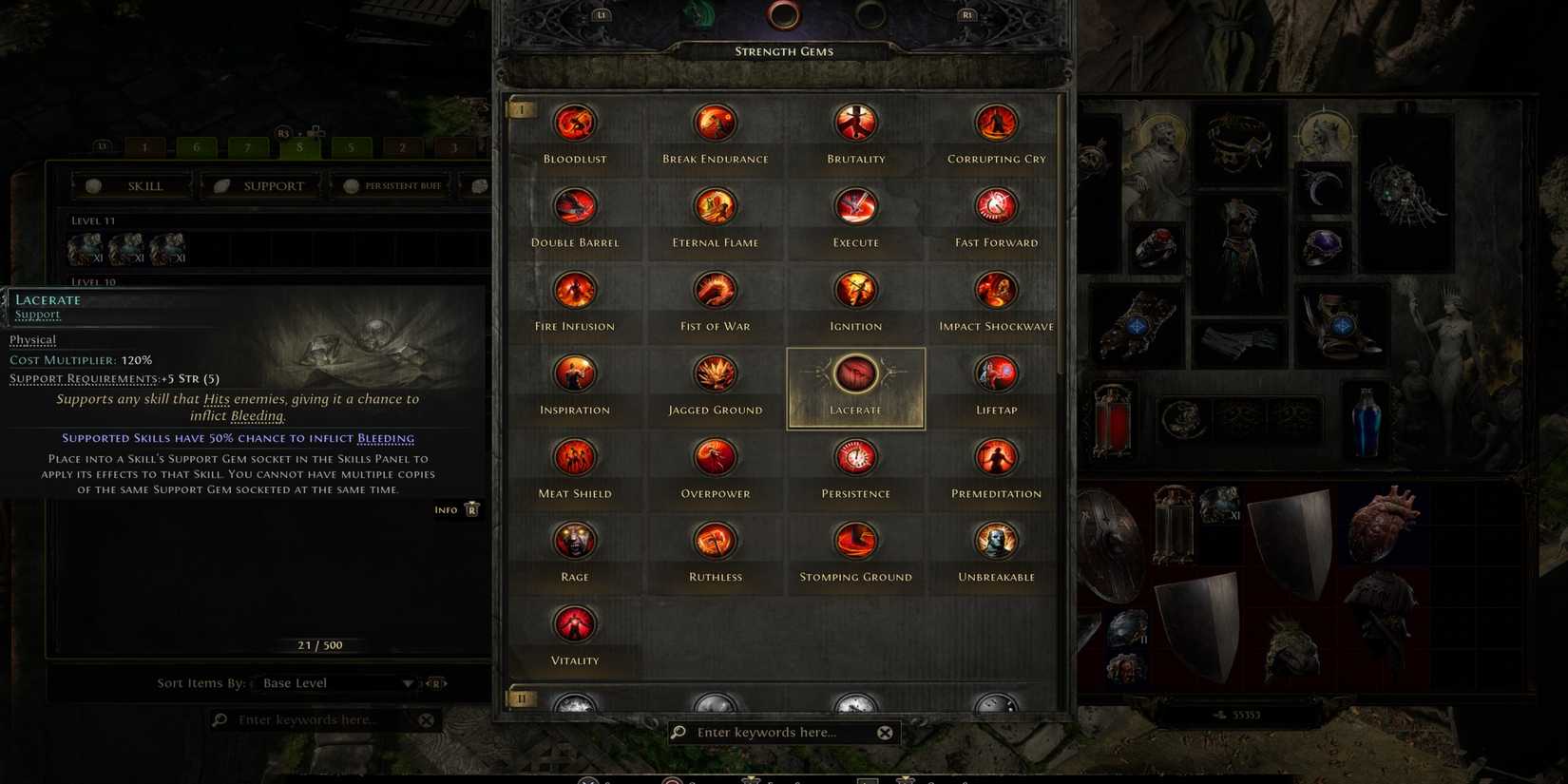Pick the Lacerate support gem
Viewport: 1568px width, 784px height.
(x=855, y=373)
